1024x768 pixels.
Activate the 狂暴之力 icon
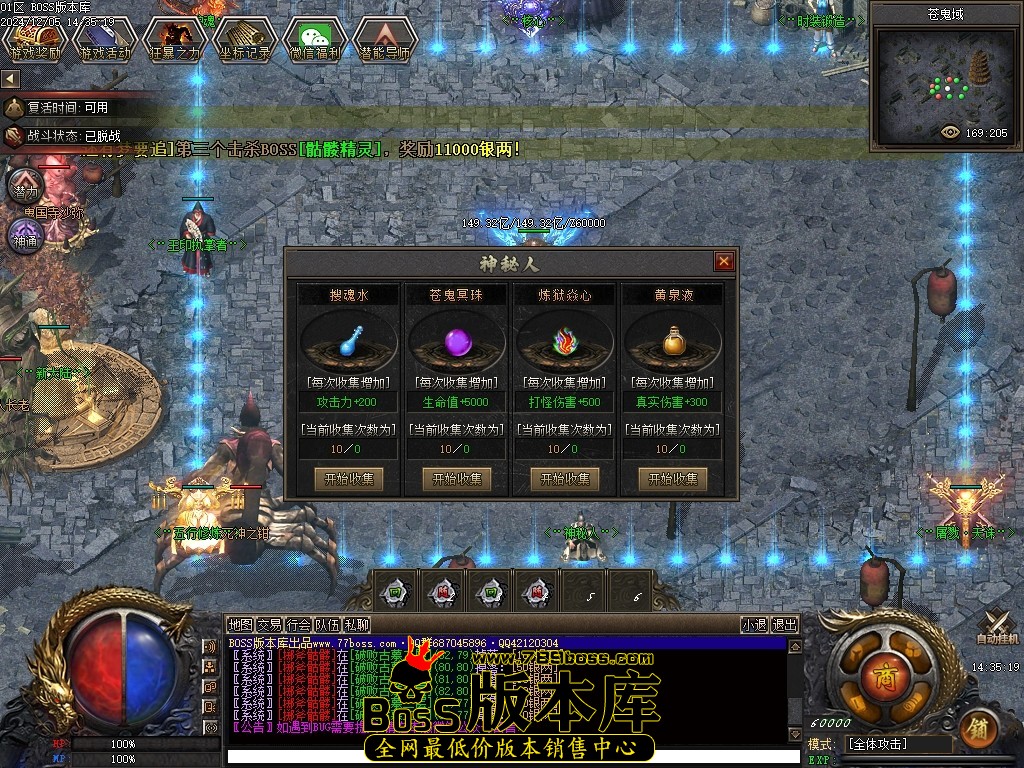point(175,40)
